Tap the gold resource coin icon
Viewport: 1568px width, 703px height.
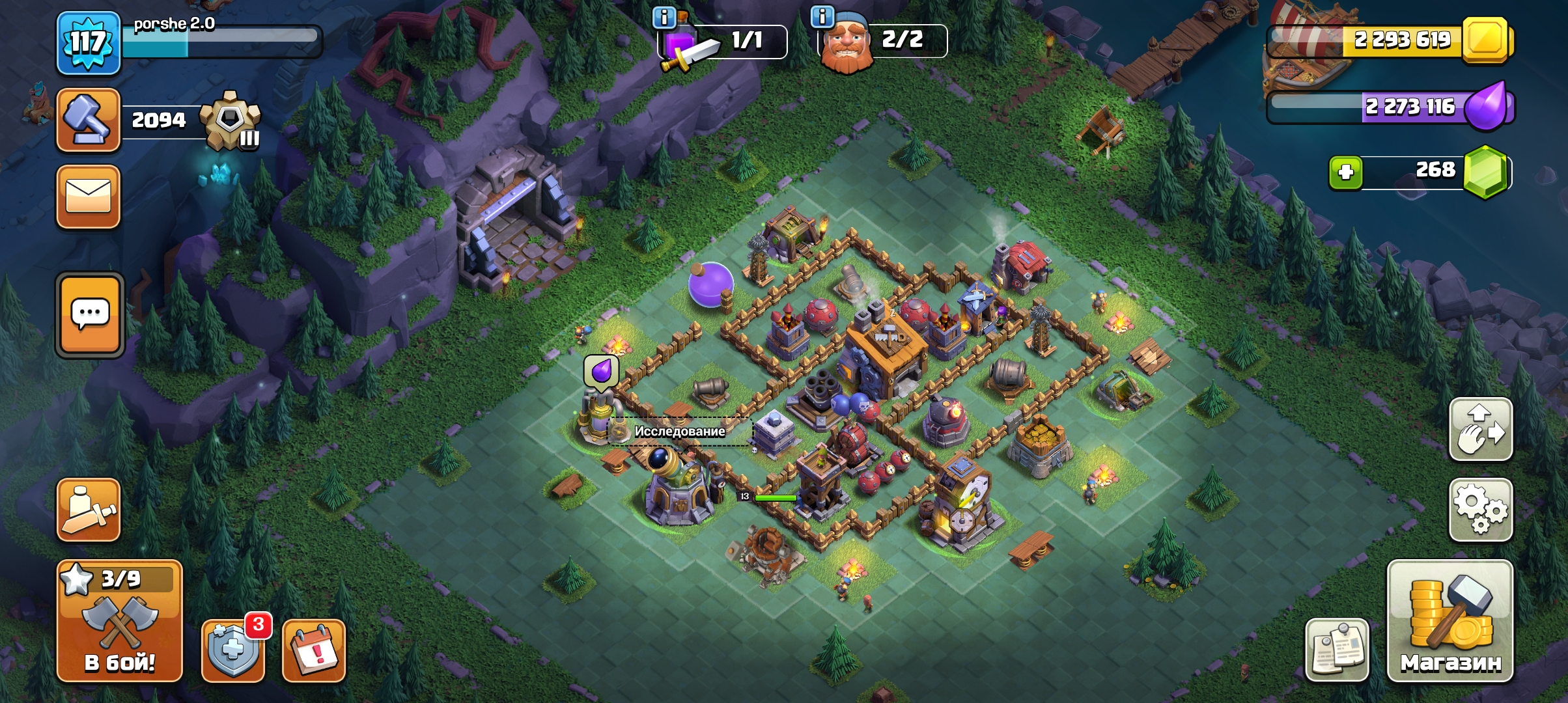tap(1485, 40)
